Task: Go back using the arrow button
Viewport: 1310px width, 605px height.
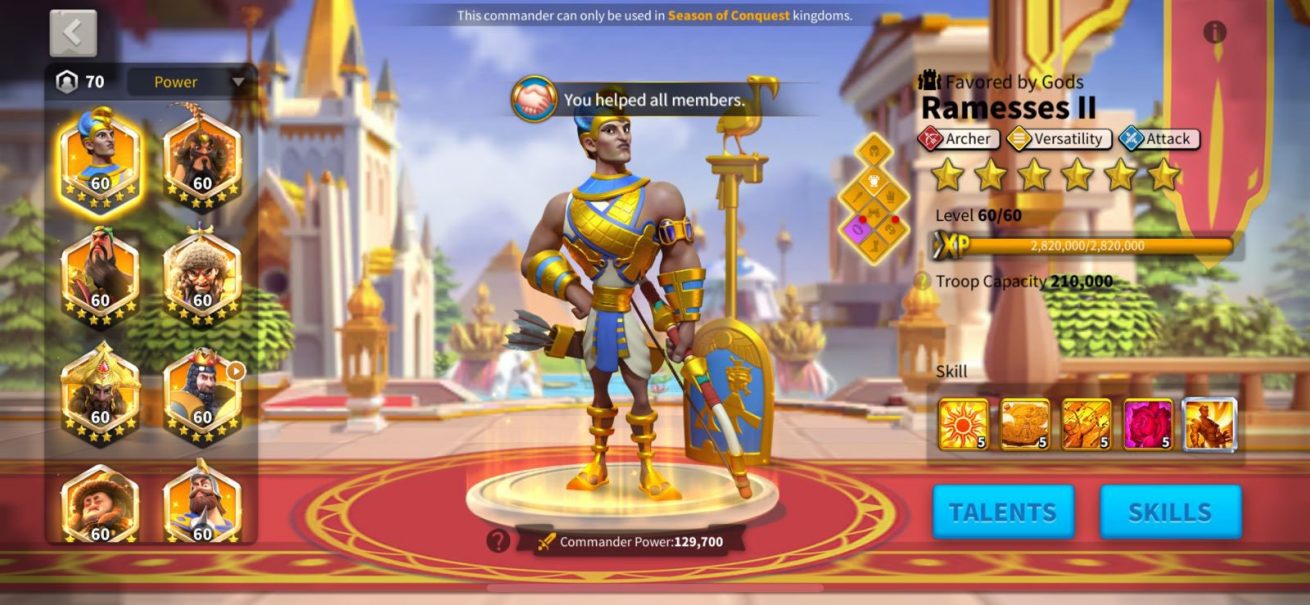Action: (x=73, y=33)
